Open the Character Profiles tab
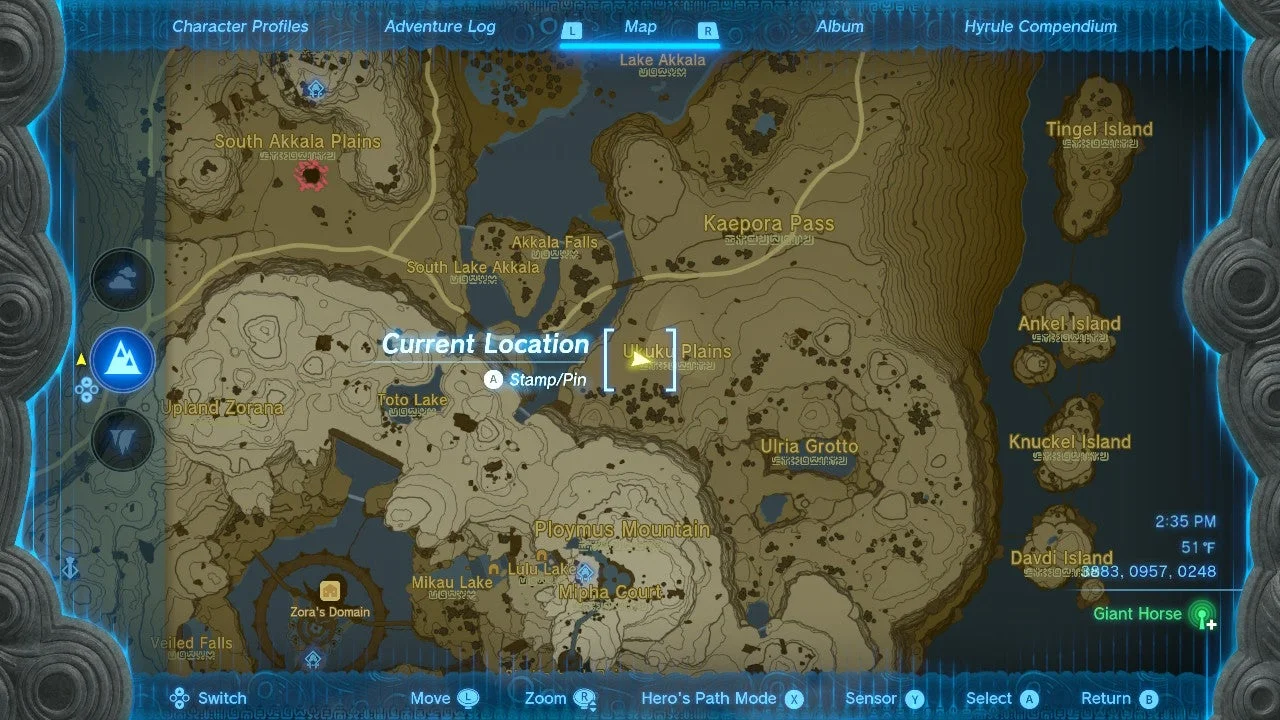Viewport: 1280px width, 720px height. [240, 27]
